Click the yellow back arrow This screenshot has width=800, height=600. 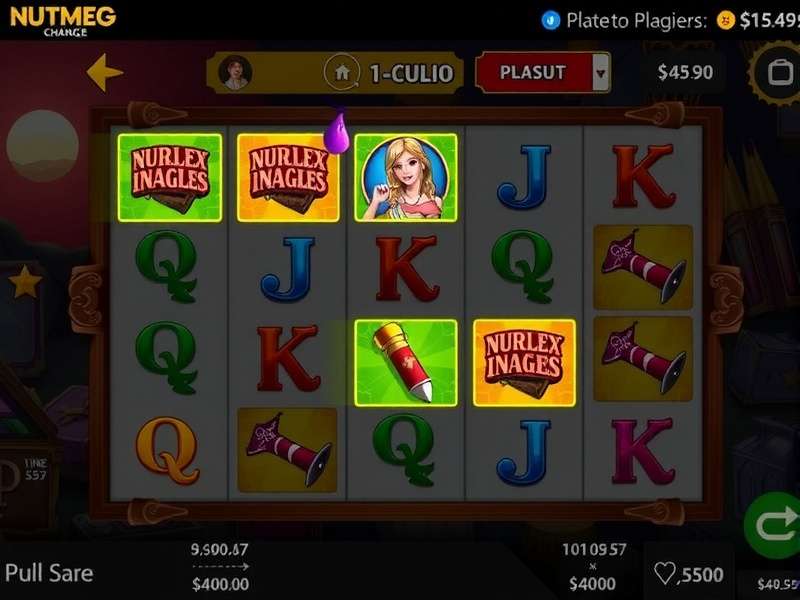[104, 72]
